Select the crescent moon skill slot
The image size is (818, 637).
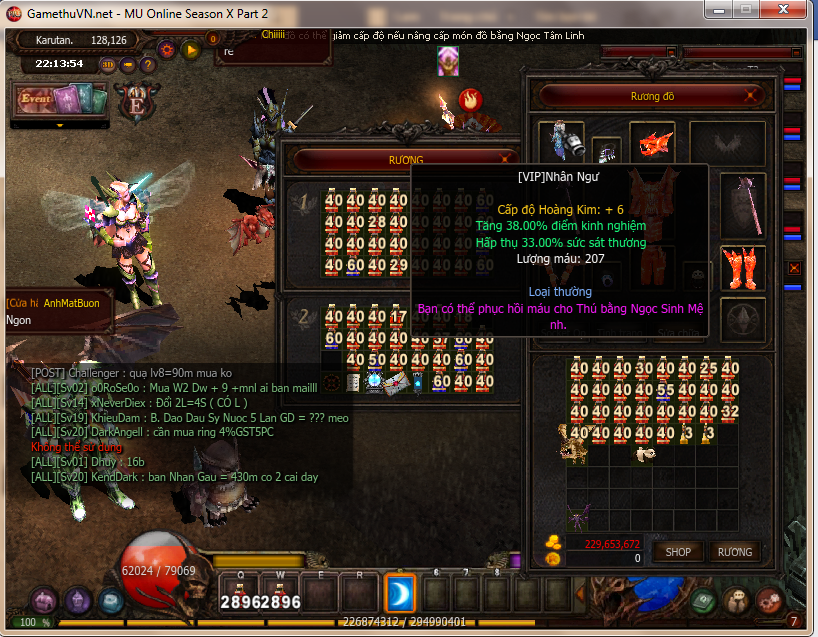click(399, 594)
